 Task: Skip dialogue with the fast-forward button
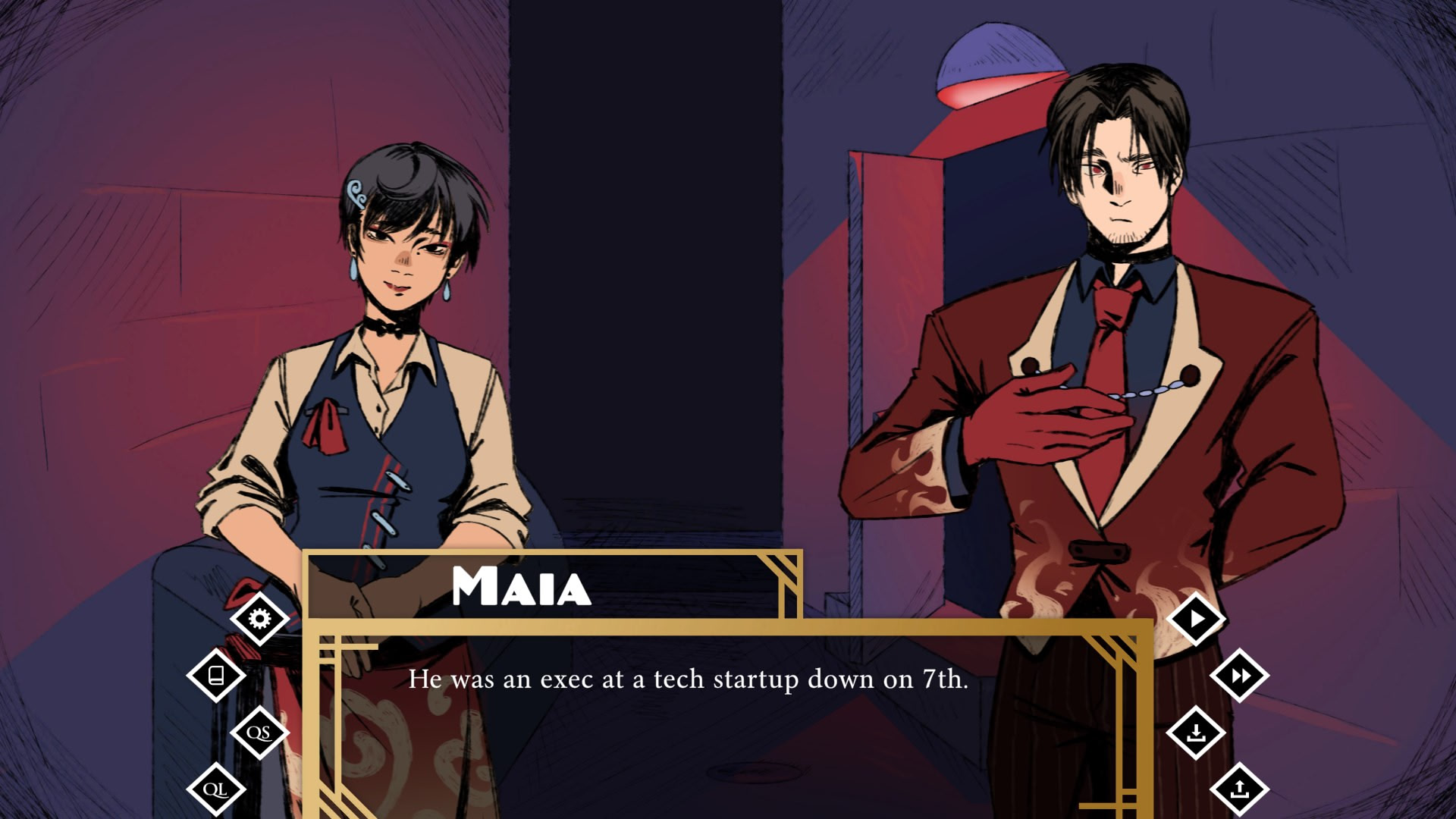(1239, 675)
